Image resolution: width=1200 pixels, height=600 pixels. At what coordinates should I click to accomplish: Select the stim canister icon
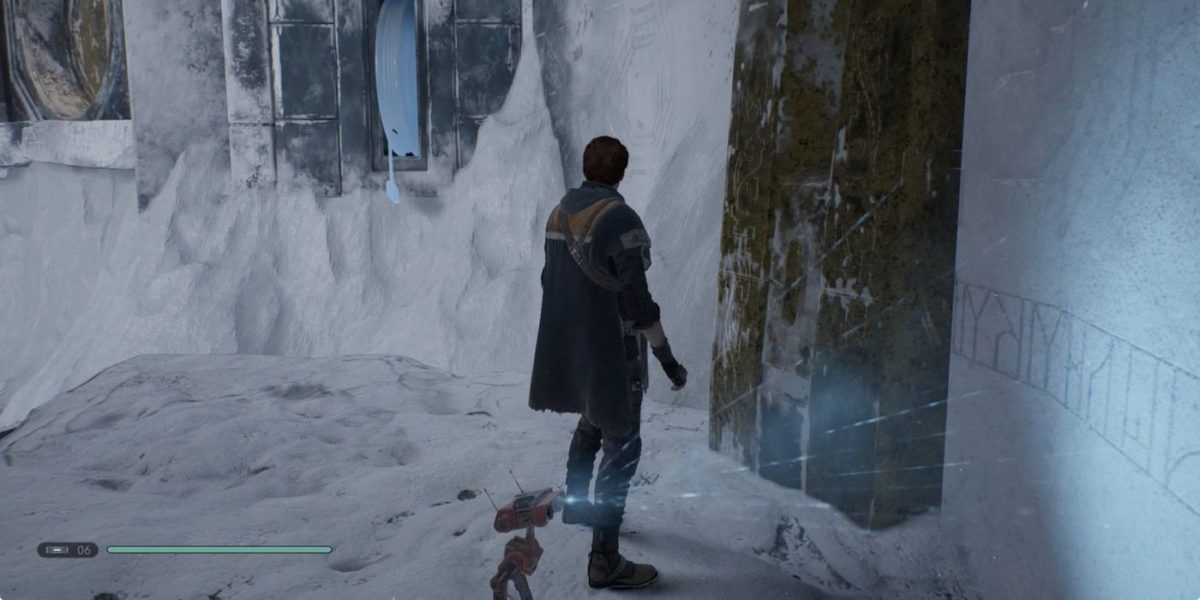(55, 549)
